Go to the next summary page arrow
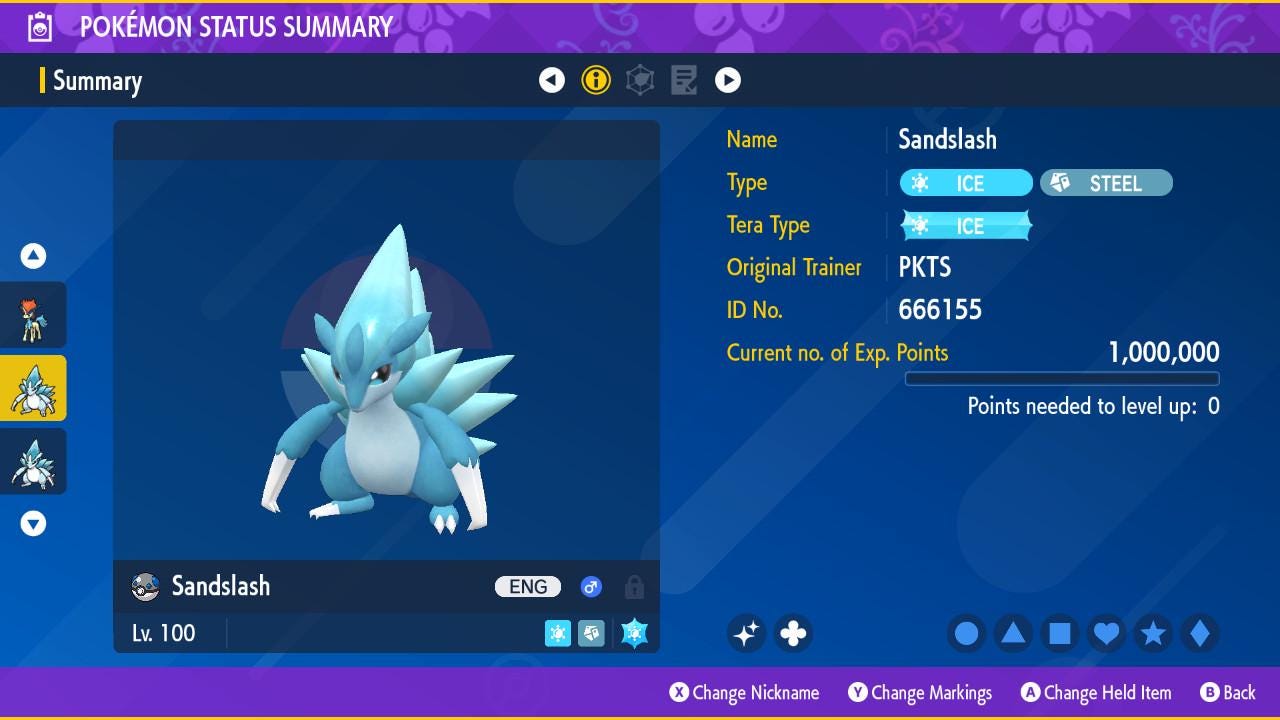This screenshot has width=1280, height=720. 728,80
